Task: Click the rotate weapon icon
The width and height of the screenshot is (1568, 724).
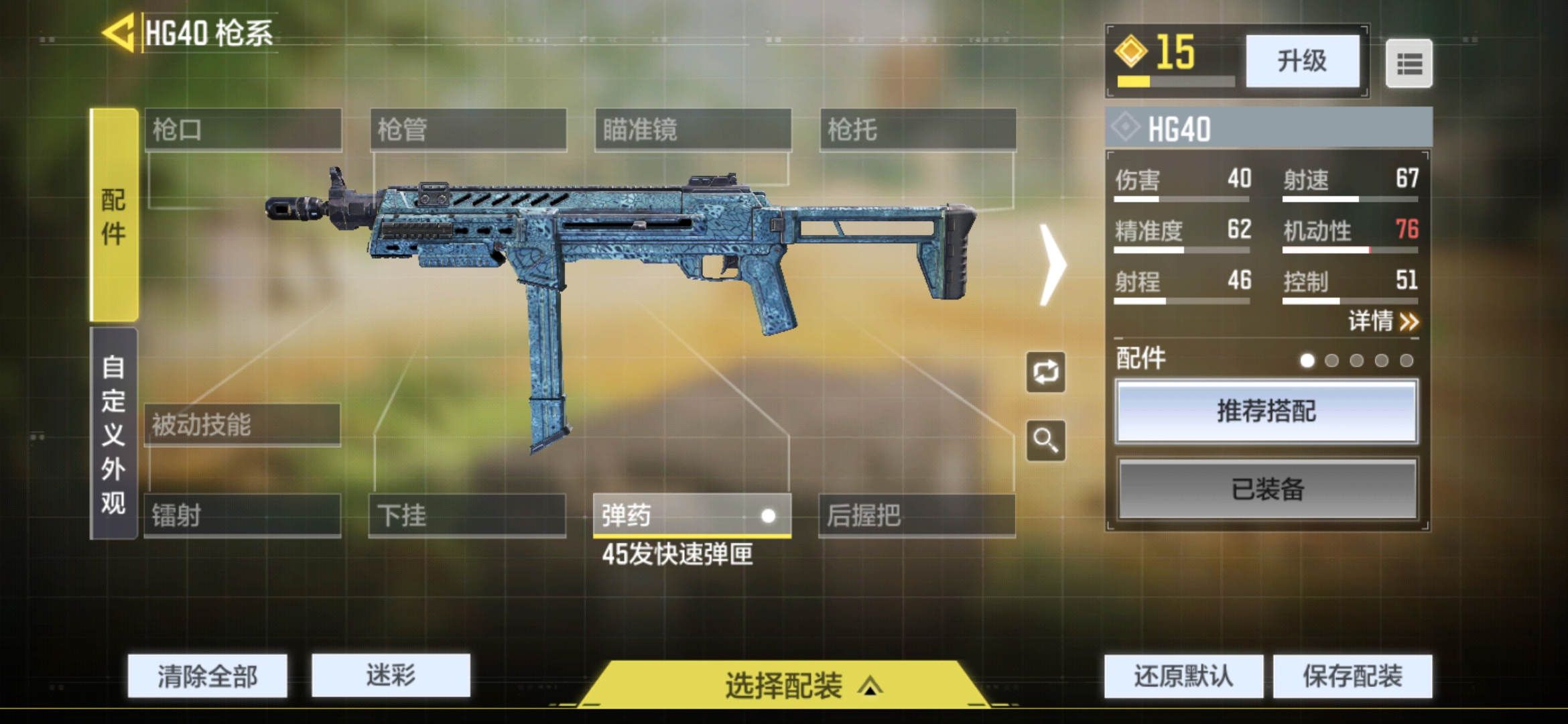Action: 1045,372
